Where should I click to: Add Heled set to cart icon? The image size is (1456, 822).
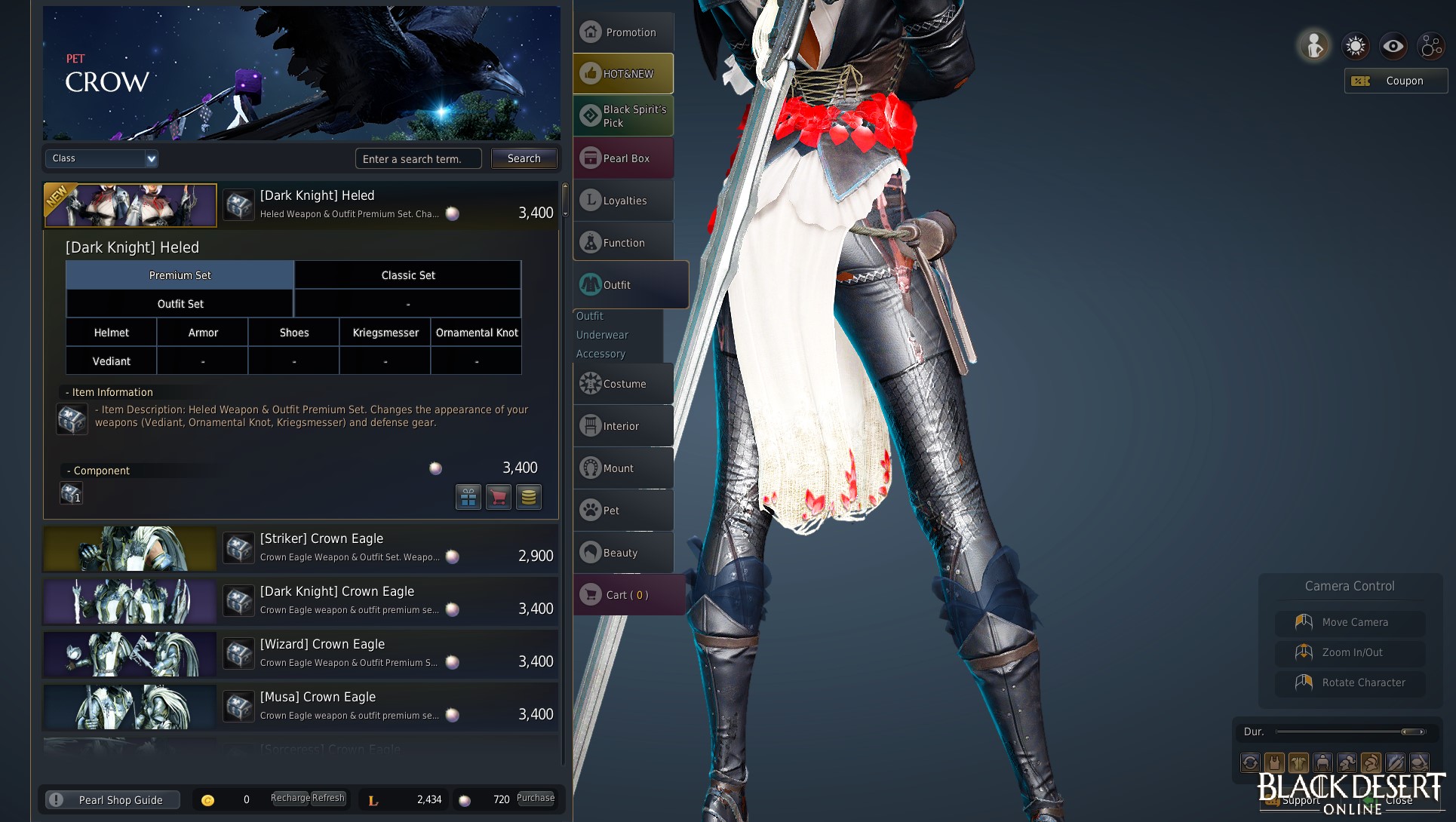[498, 497]
